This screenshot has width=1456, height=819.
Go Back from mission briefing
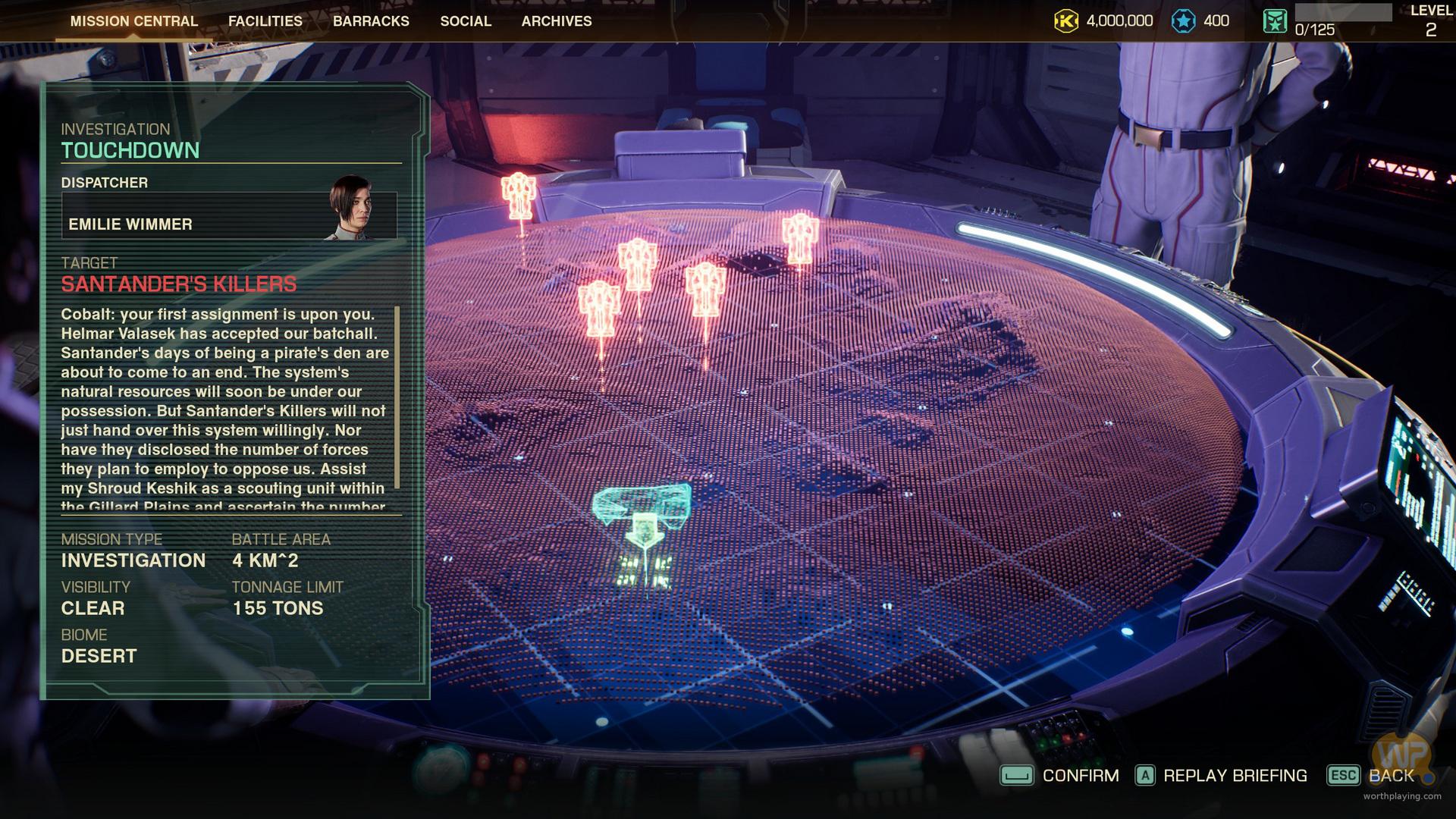(1371, 776)
